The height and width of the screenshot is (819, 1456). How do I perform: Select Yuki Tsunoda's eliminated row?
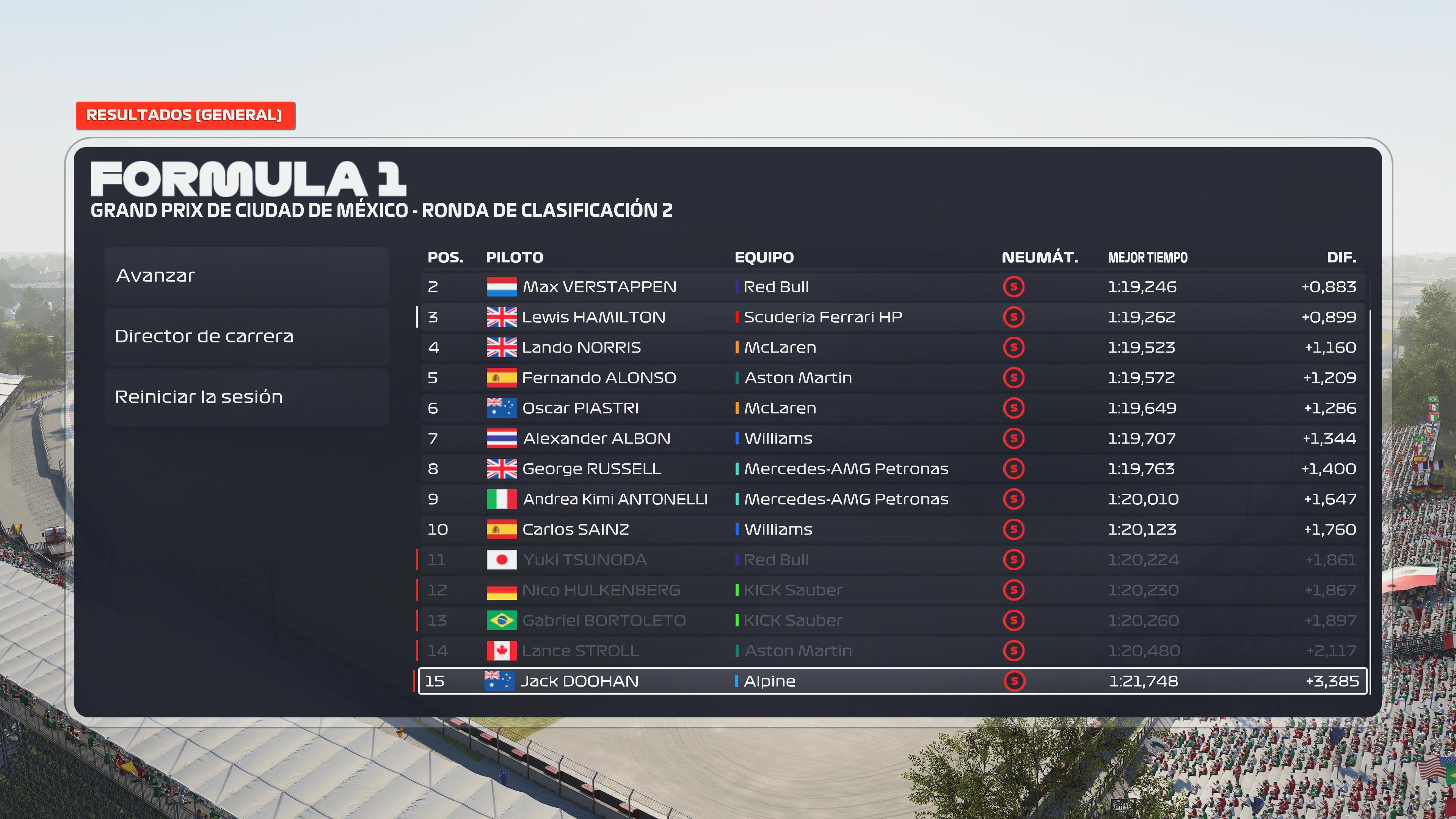(892, 560)
